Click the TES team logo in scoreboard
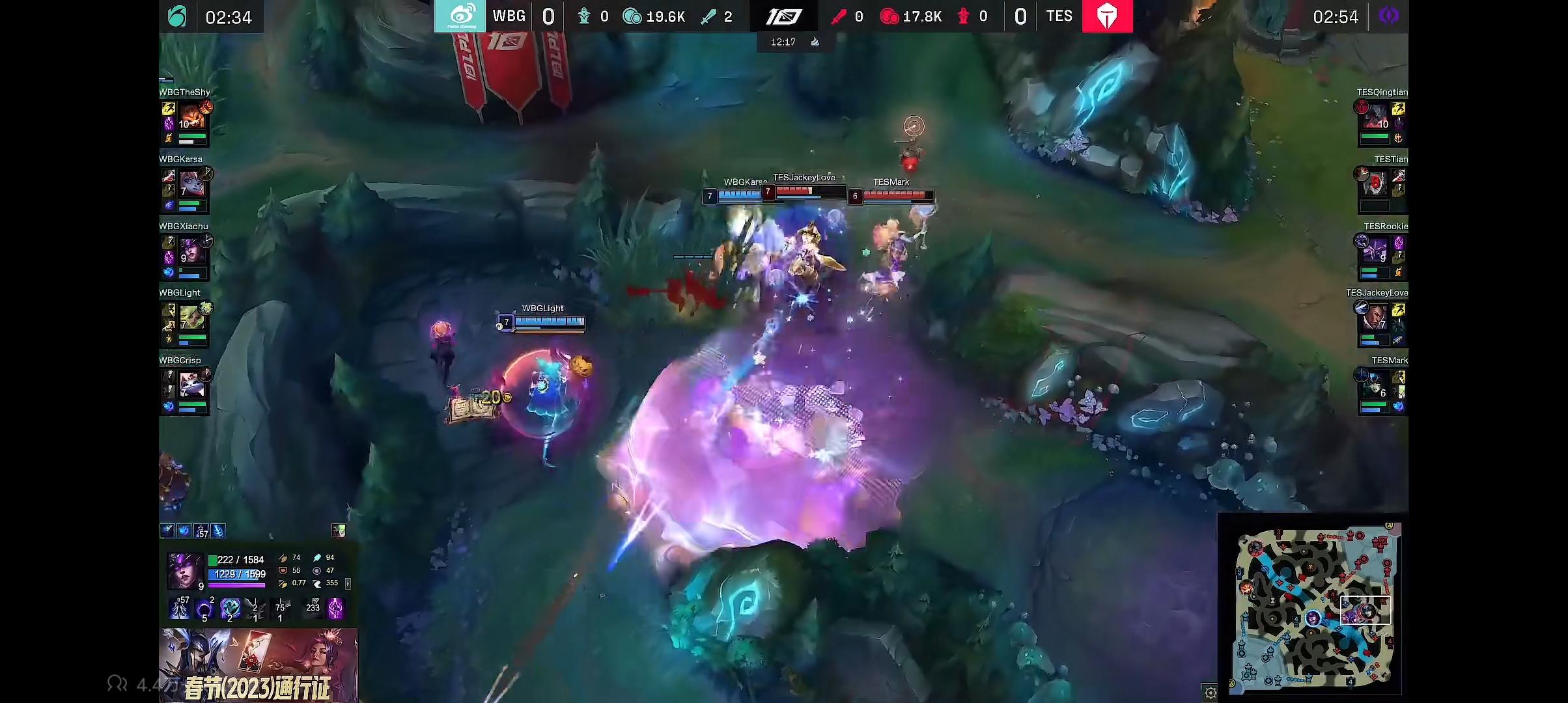 pos(1107,16)
